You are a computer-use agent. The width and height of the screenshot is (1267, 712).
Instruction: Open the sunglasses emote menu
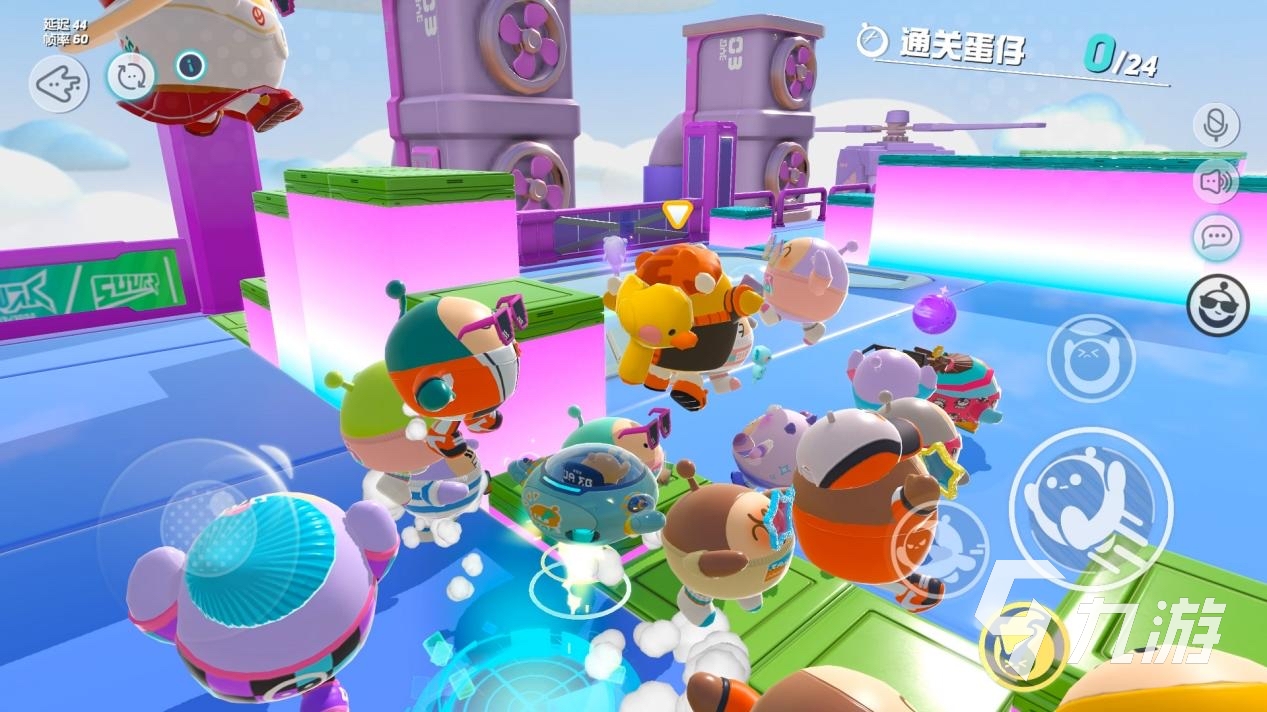(1217, 306)
